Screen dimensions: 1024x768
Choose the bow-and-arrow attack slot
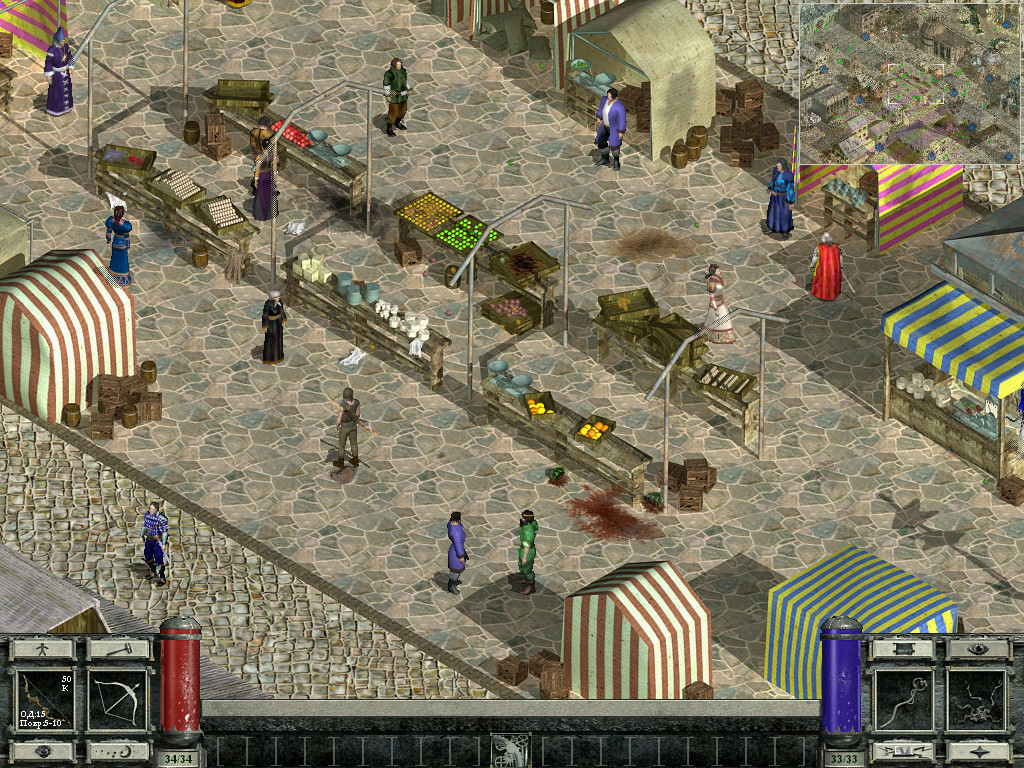[118, 700]
